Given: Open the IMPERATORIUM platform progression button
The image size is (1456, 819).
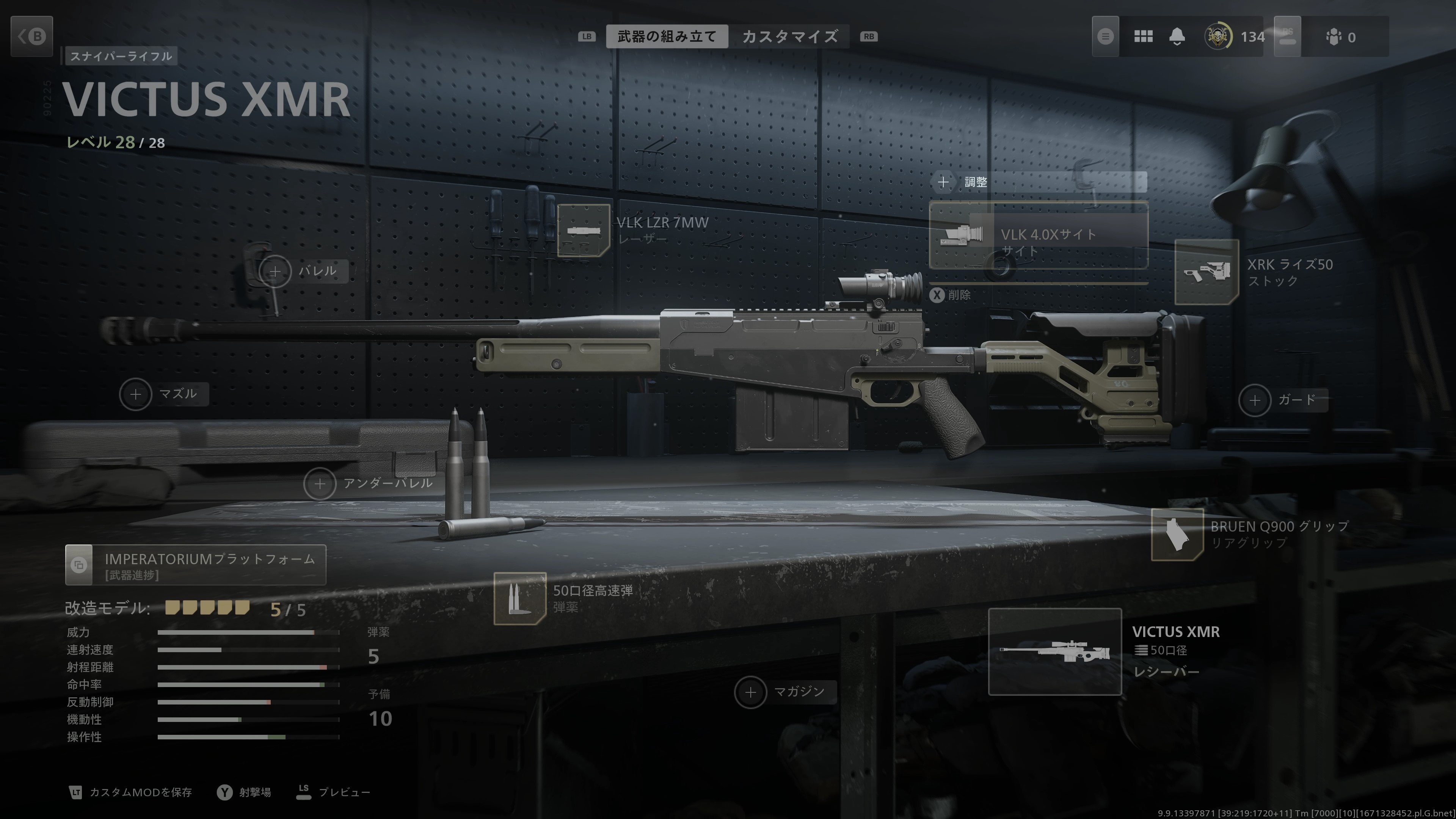Looking at the screenshot, I should (196, 565).
